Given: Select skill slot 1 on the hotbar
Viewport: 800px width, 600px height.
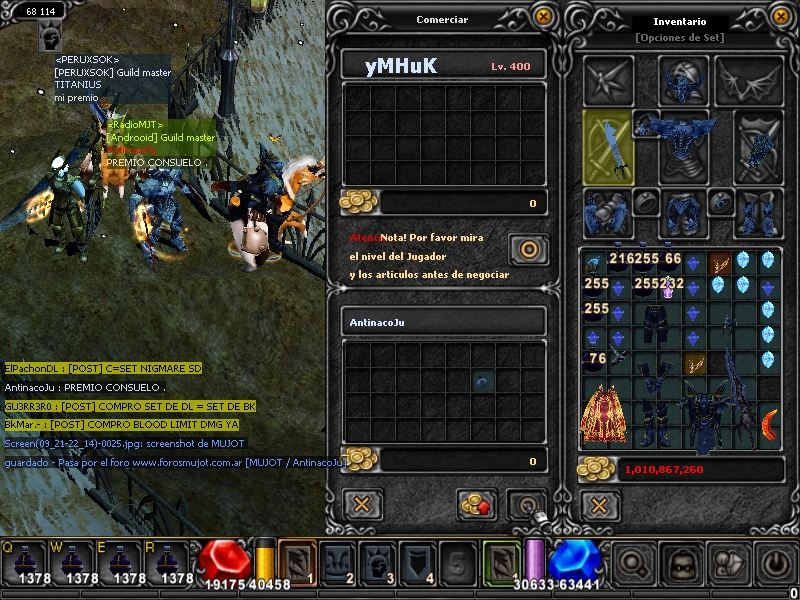Looking at the screenshot, I should coord(296,562).
